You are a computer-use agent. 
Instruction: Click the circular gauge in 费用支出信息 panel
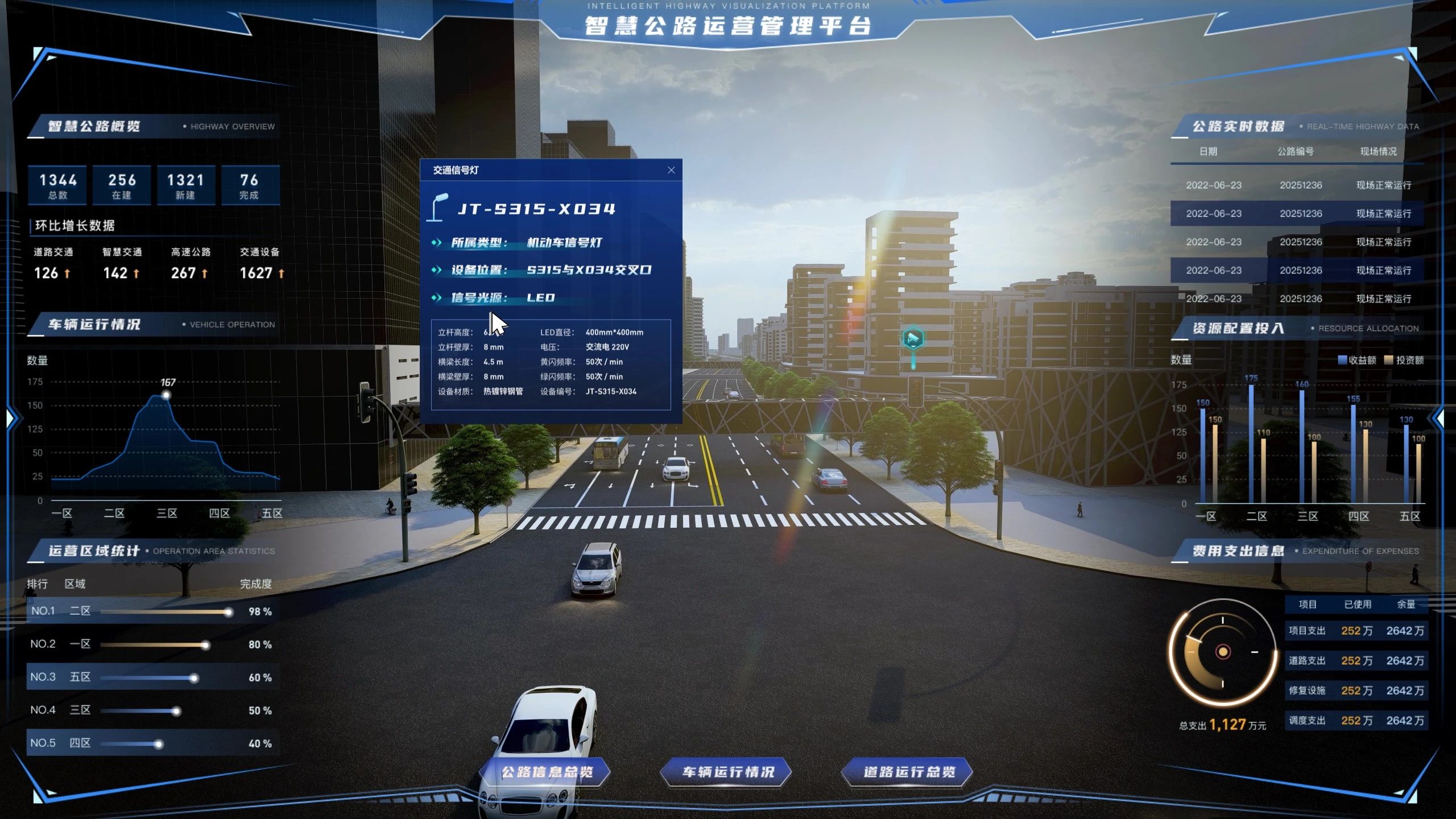(x=1222, y=653)
